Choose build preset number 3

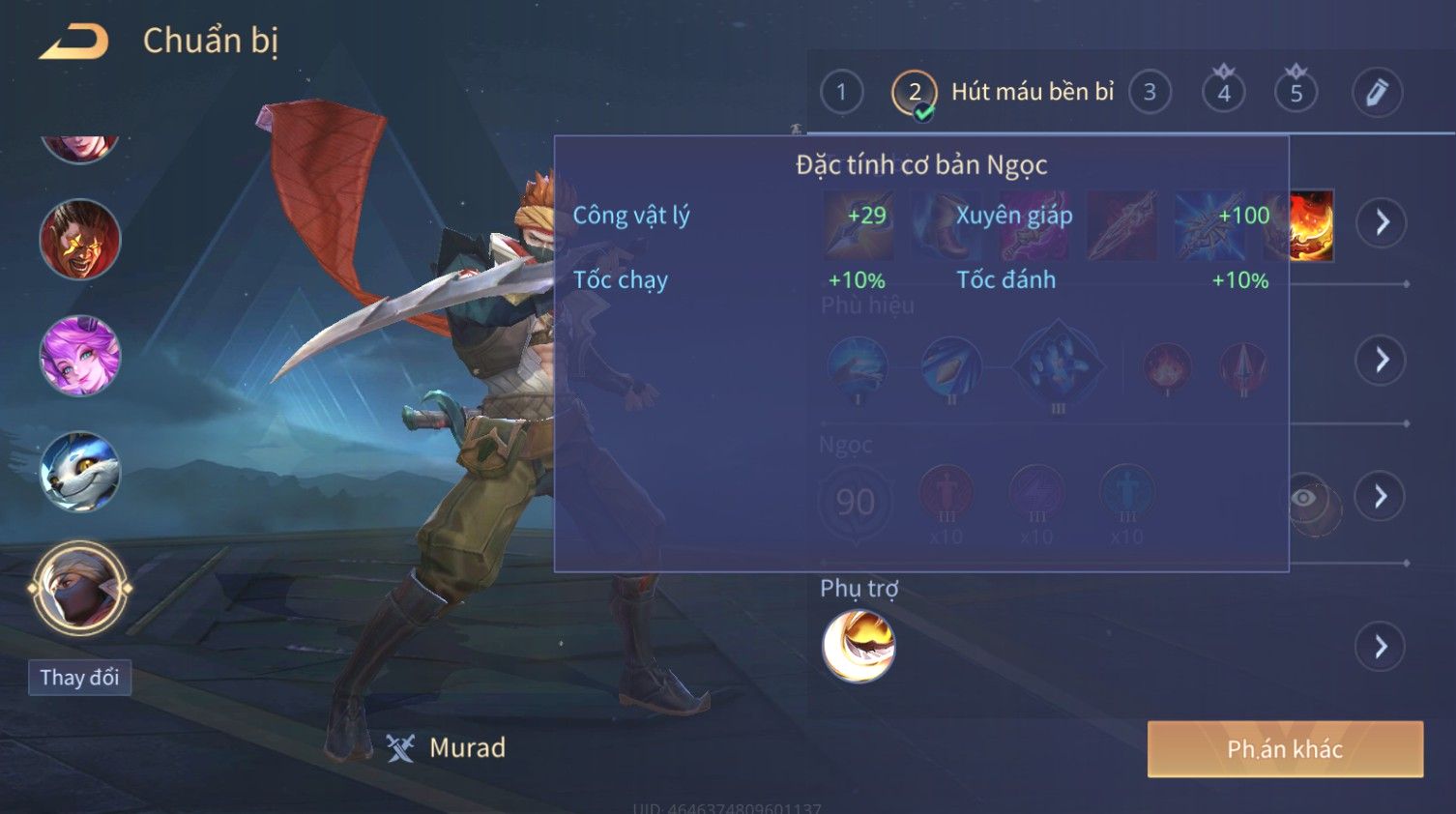(1150, 93)
